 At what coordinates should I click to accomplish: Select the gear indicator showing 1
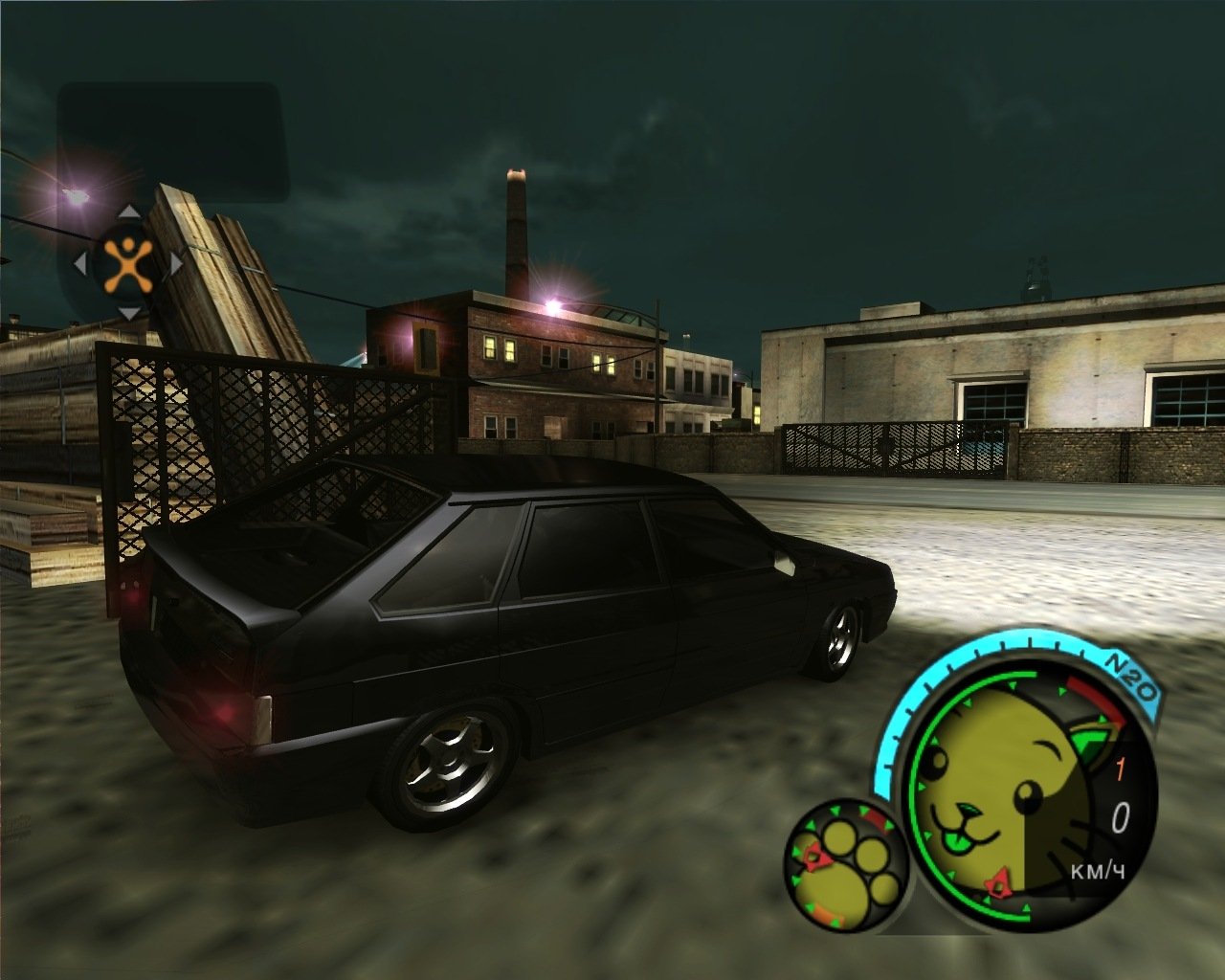(1120, 766)
